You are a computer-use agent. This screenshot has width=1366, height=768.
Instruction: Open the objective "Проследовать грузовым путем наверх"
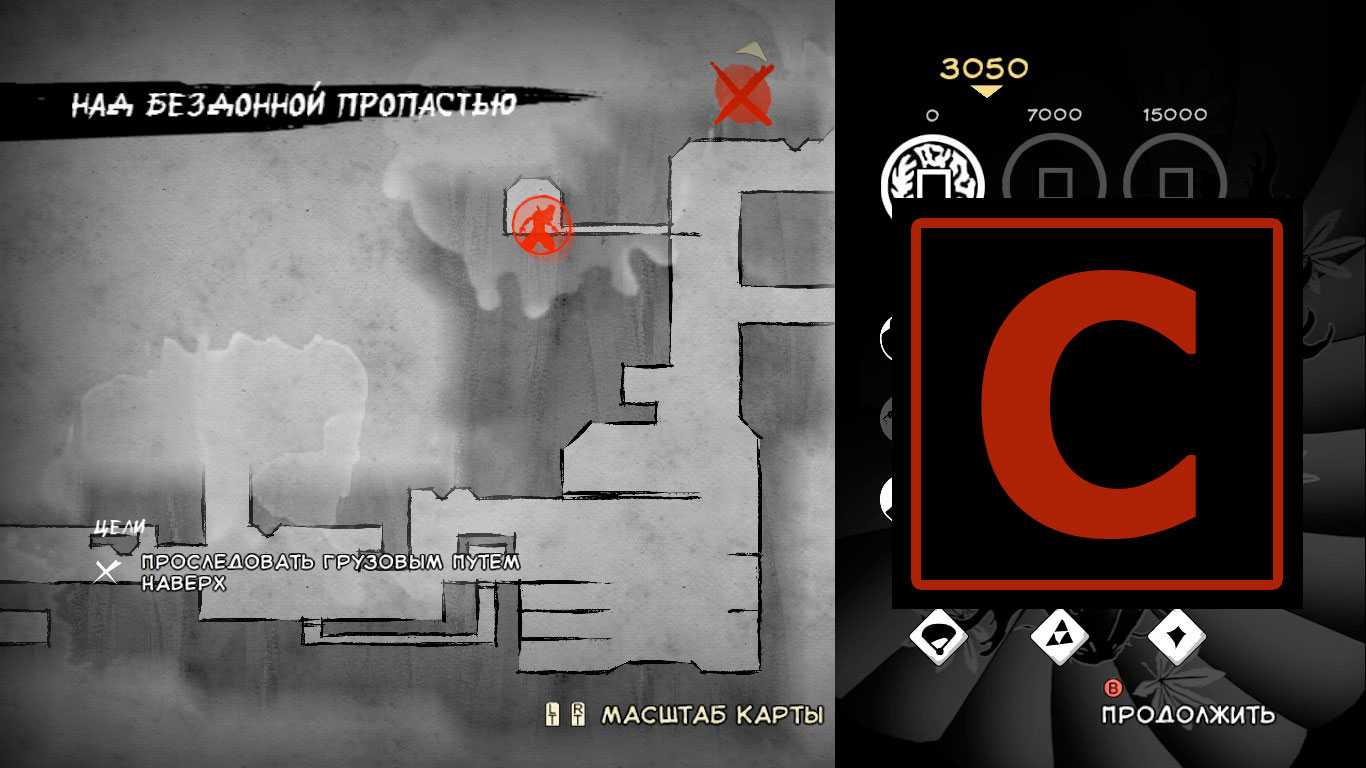click(x=330, y=572)
